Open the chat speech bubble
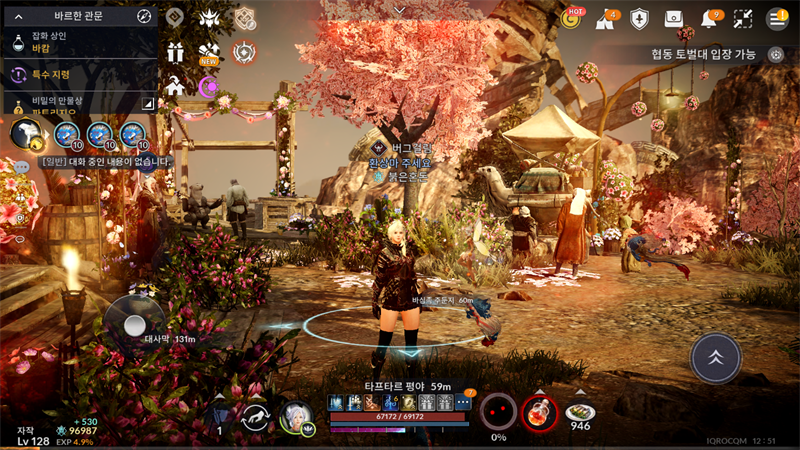The height and width of the screenshot is (450, 800). pos(21,168)
